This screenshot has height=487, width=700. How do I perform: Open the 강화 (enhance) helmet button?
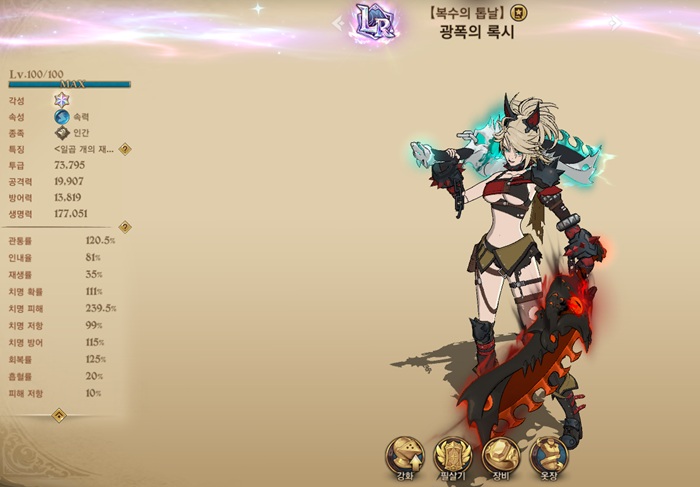click(x=405, y=455)
